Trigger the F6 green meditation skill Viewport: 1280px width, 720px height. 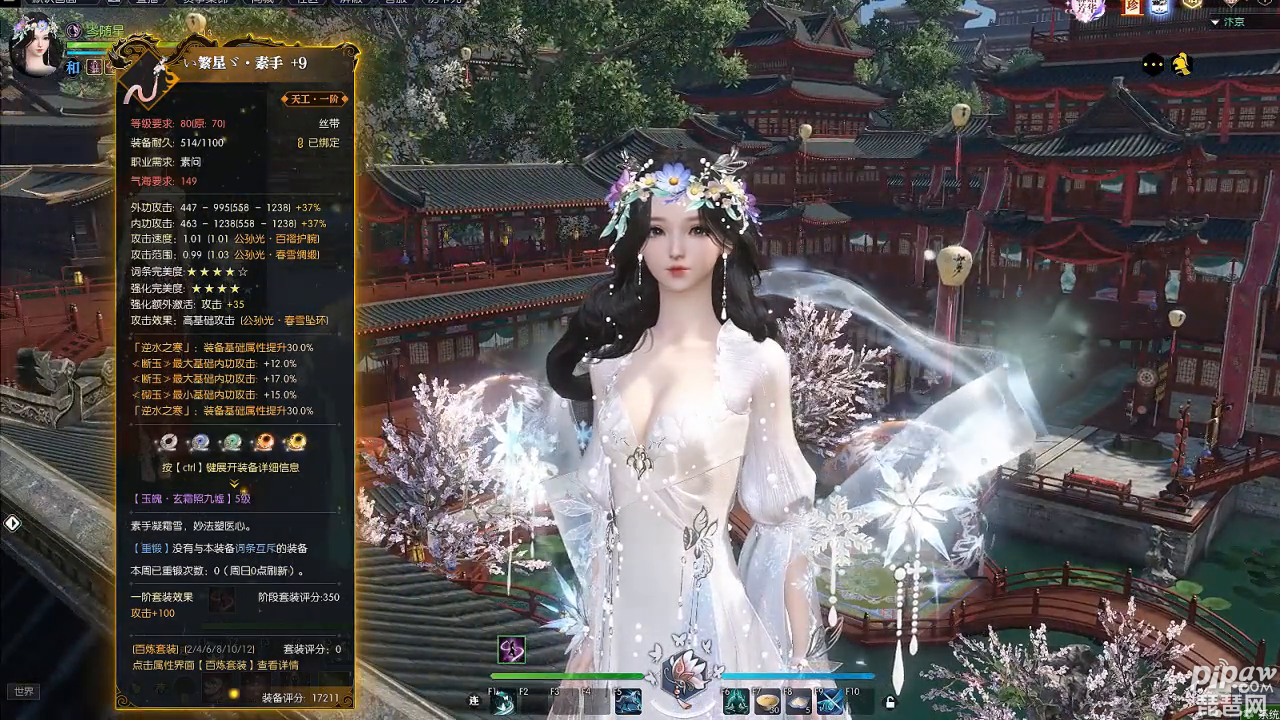coord(738,702)
